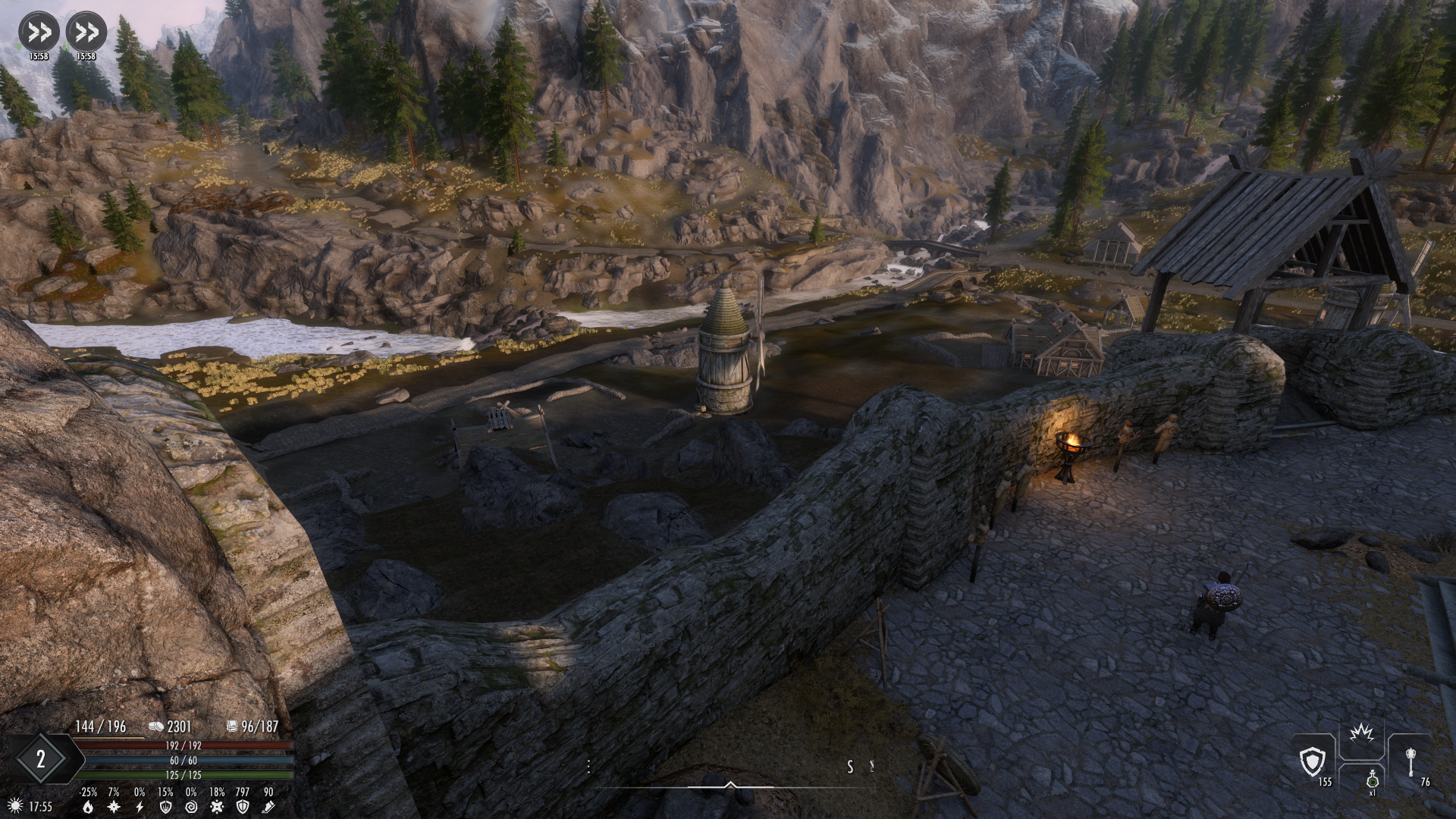Click the lightning bolt resistance icon
Image resolution: width=1456 pixels, height=819 pixels.
tap(140, 807)
